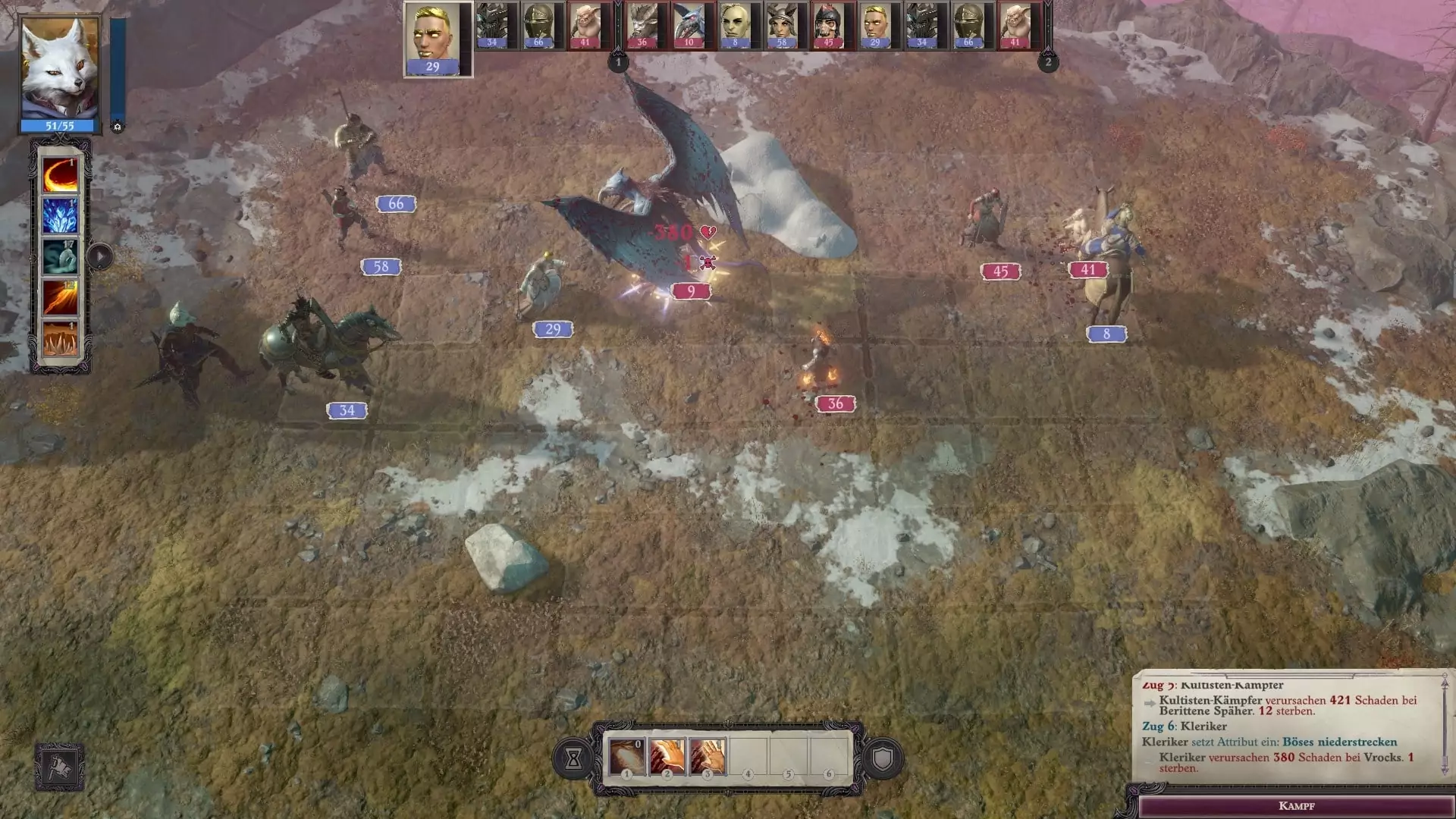
Task: Click the horse rider button in the corner
Action: click(59, 767)
